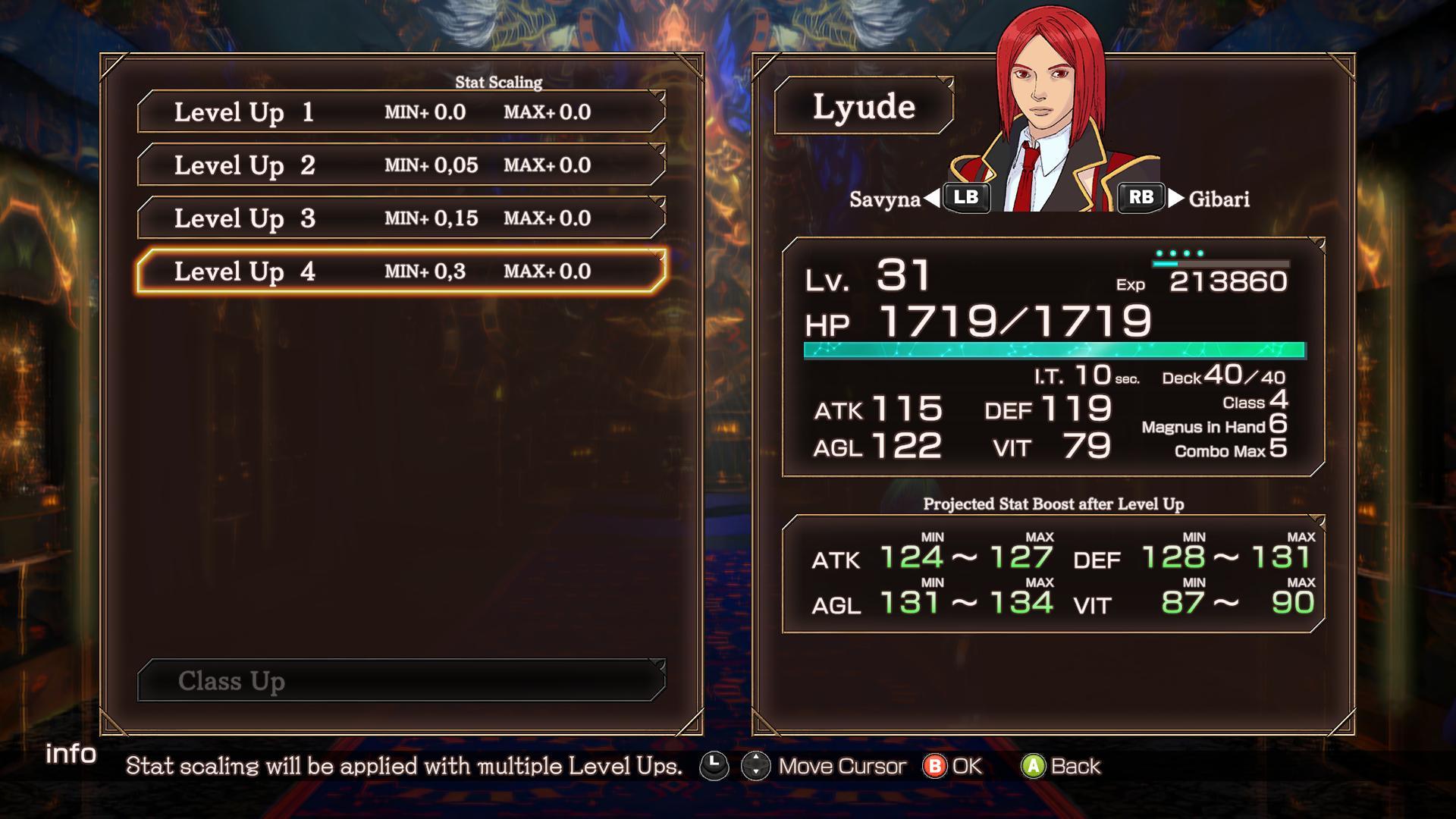Select the highlighted Level Up 4 option
Image resolution: width=1456 pixels, height=819 pixels.
401,271
